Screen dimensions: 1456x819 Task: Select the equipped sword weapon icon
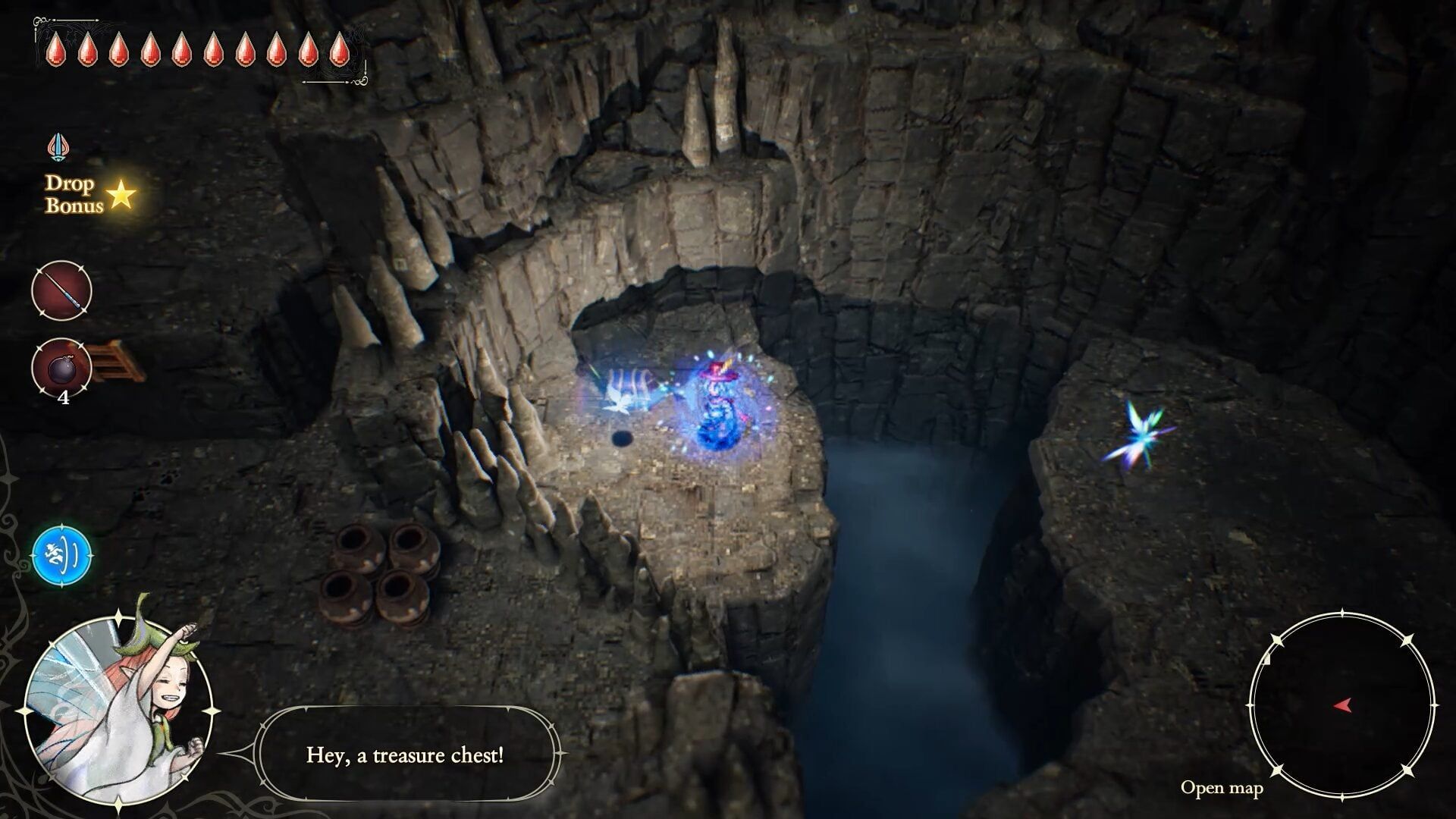click(x=61, y=292)
